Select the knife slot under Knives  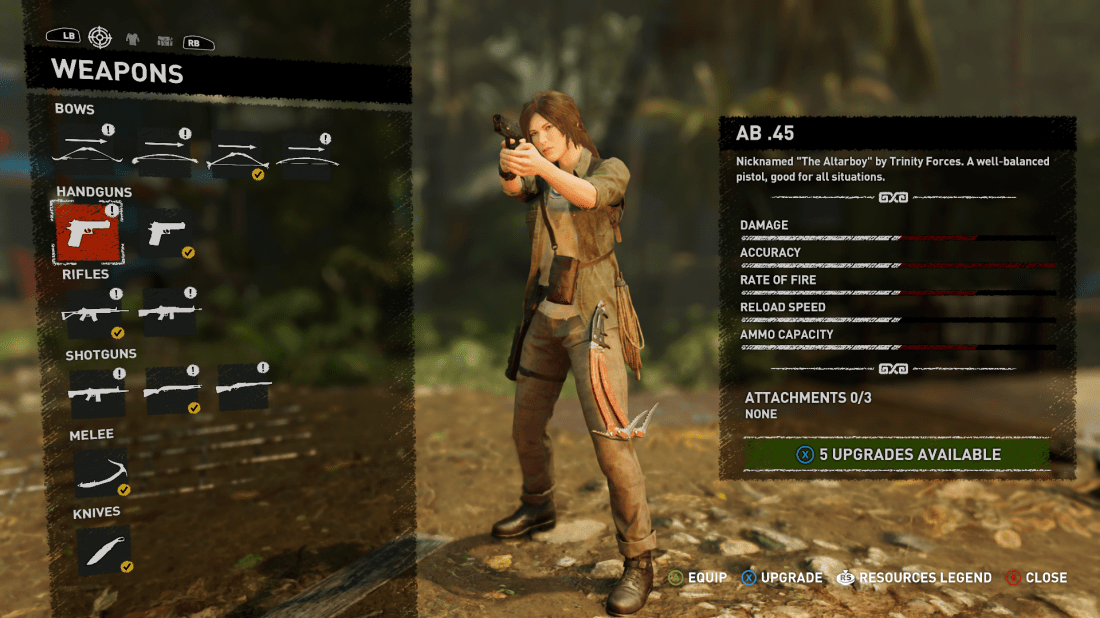(x=103, y=551)
